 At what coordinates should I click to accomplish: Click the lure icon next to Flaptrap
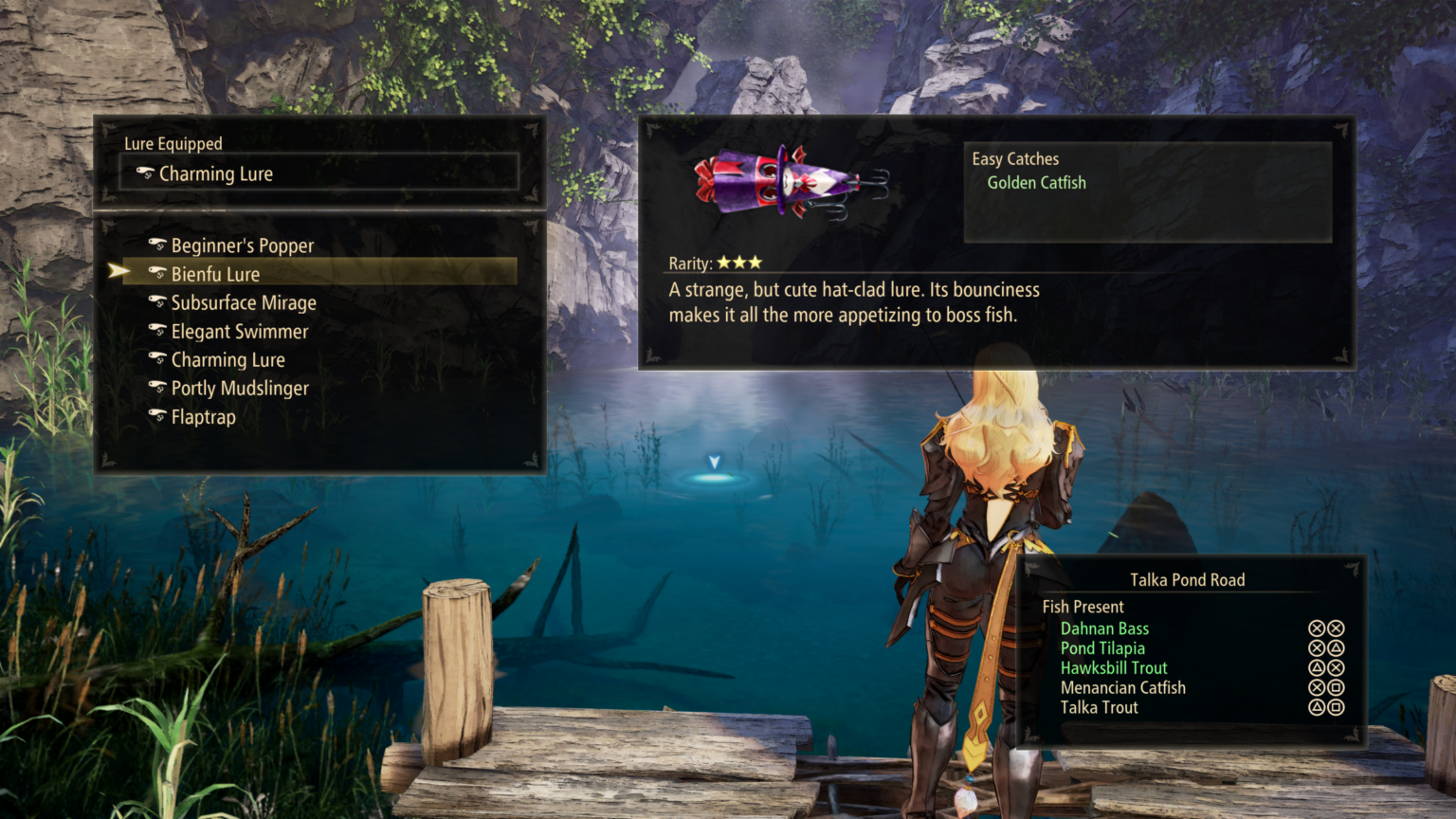click(157, 417)
